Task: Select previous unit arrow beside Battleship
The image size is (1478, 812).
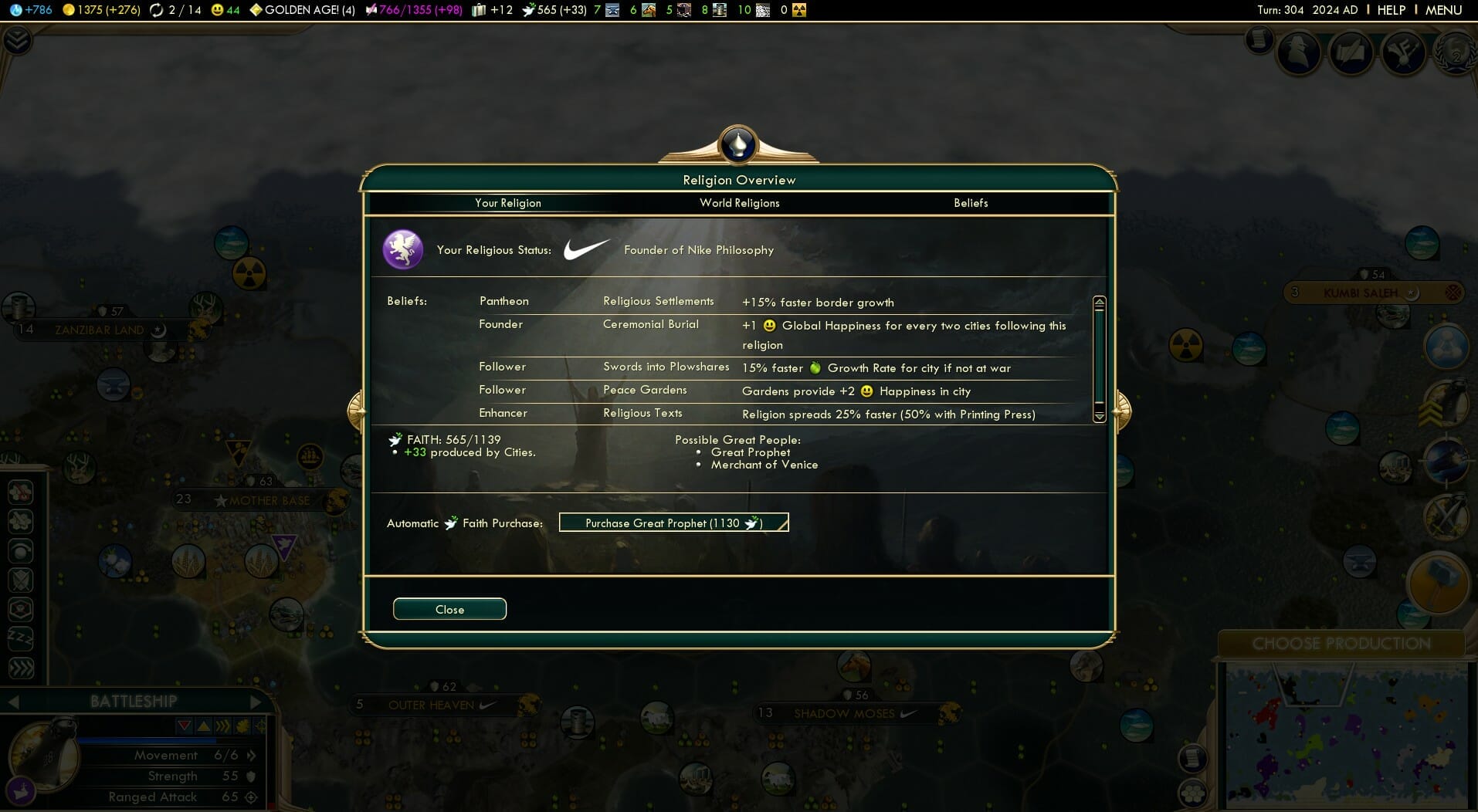Action: click(13, 702)
